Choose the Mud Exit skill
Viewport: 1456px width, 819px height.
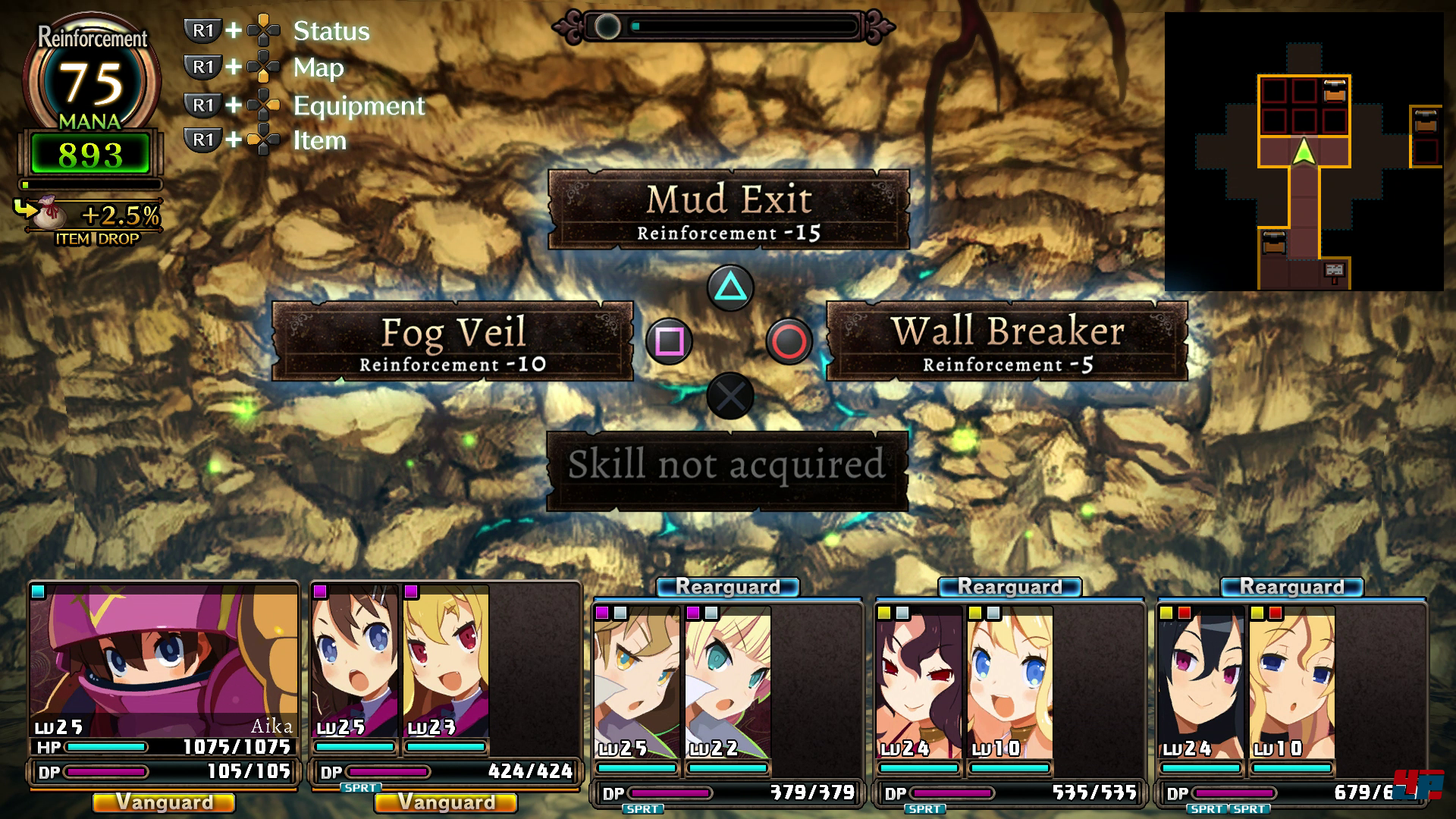tap(728, 209)
